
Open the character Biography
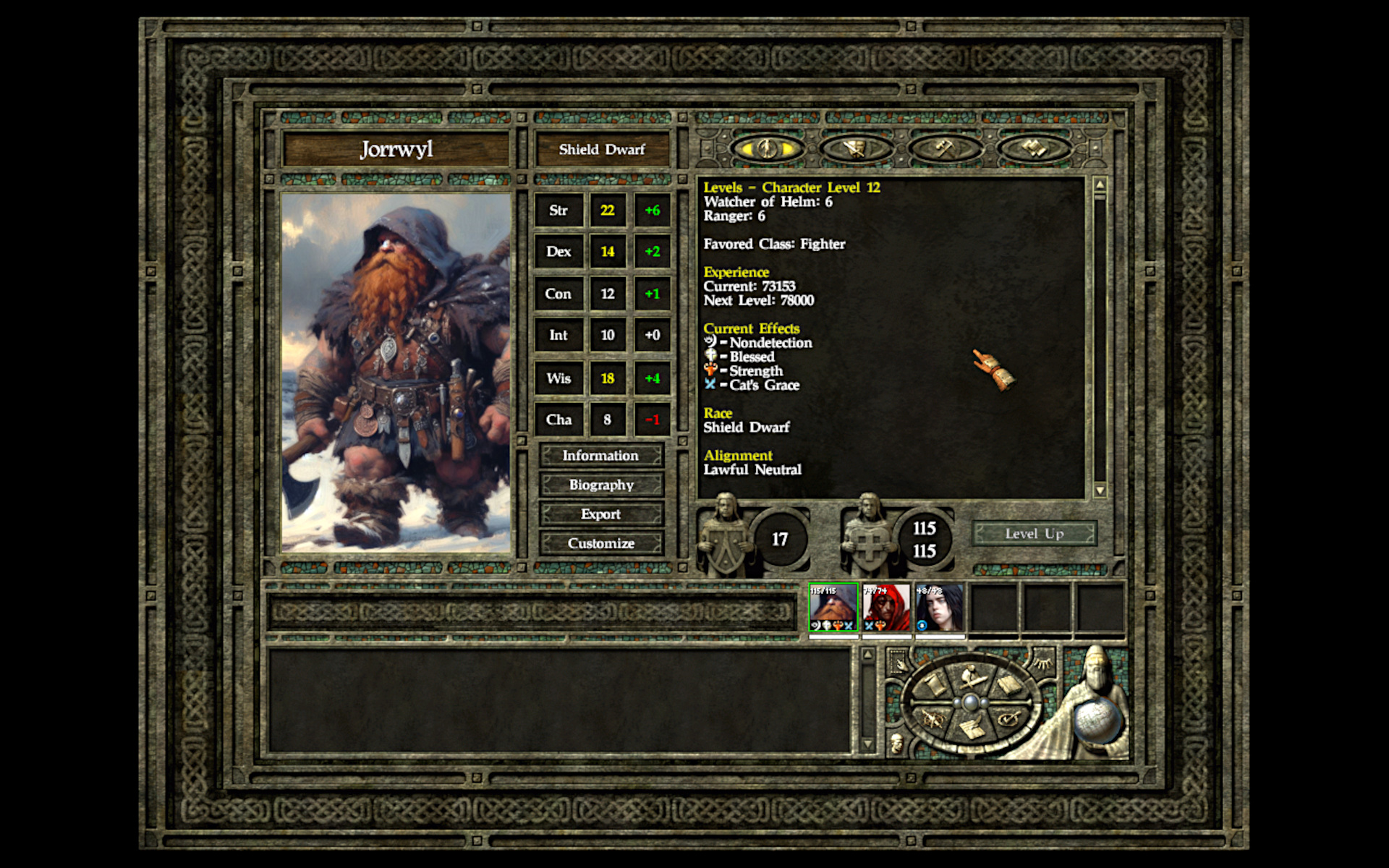point(600,485)
